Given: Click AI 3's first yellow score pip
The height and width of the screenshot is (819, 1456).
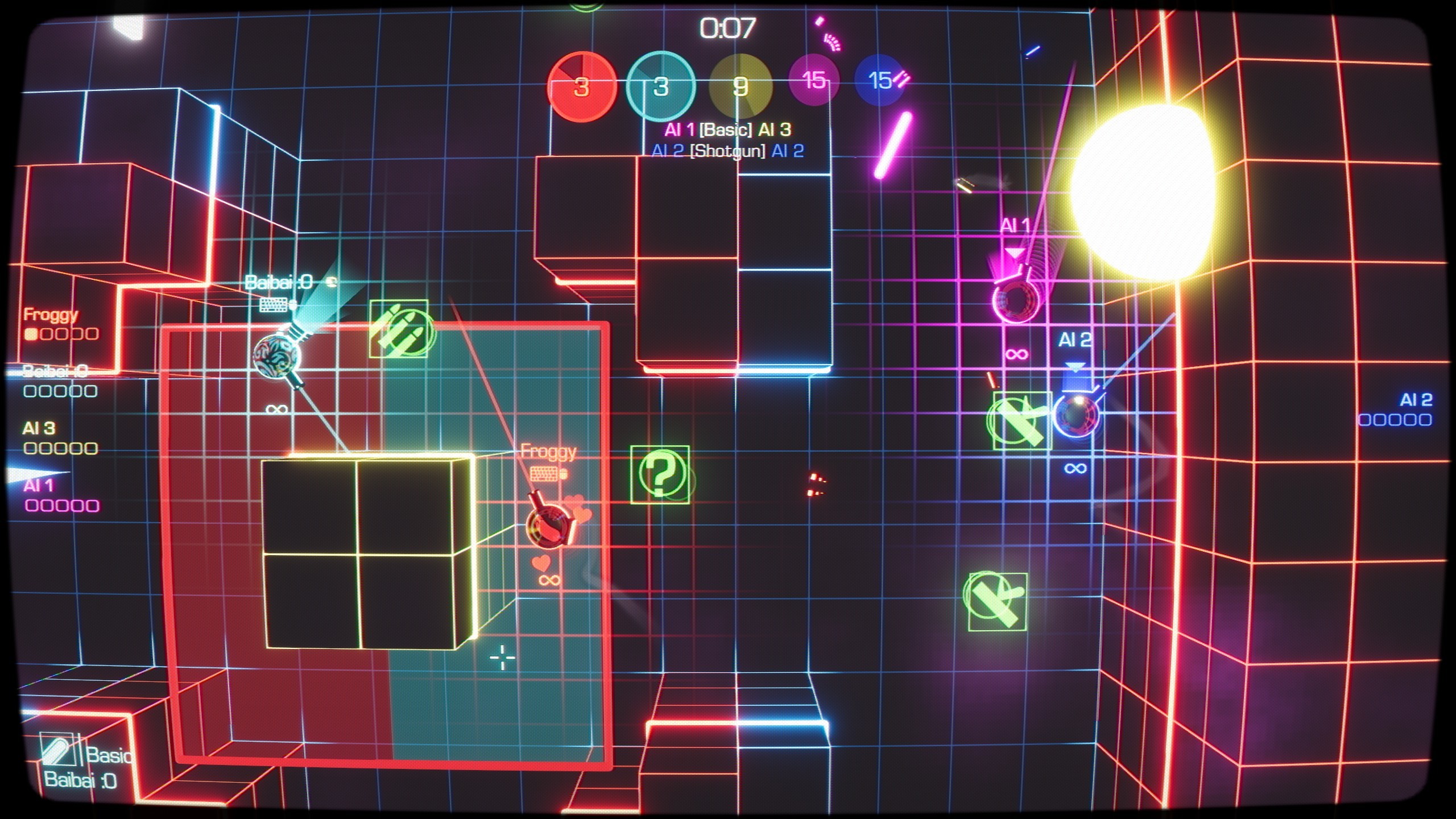Looking at the screenshot, I should click(30, 450).
